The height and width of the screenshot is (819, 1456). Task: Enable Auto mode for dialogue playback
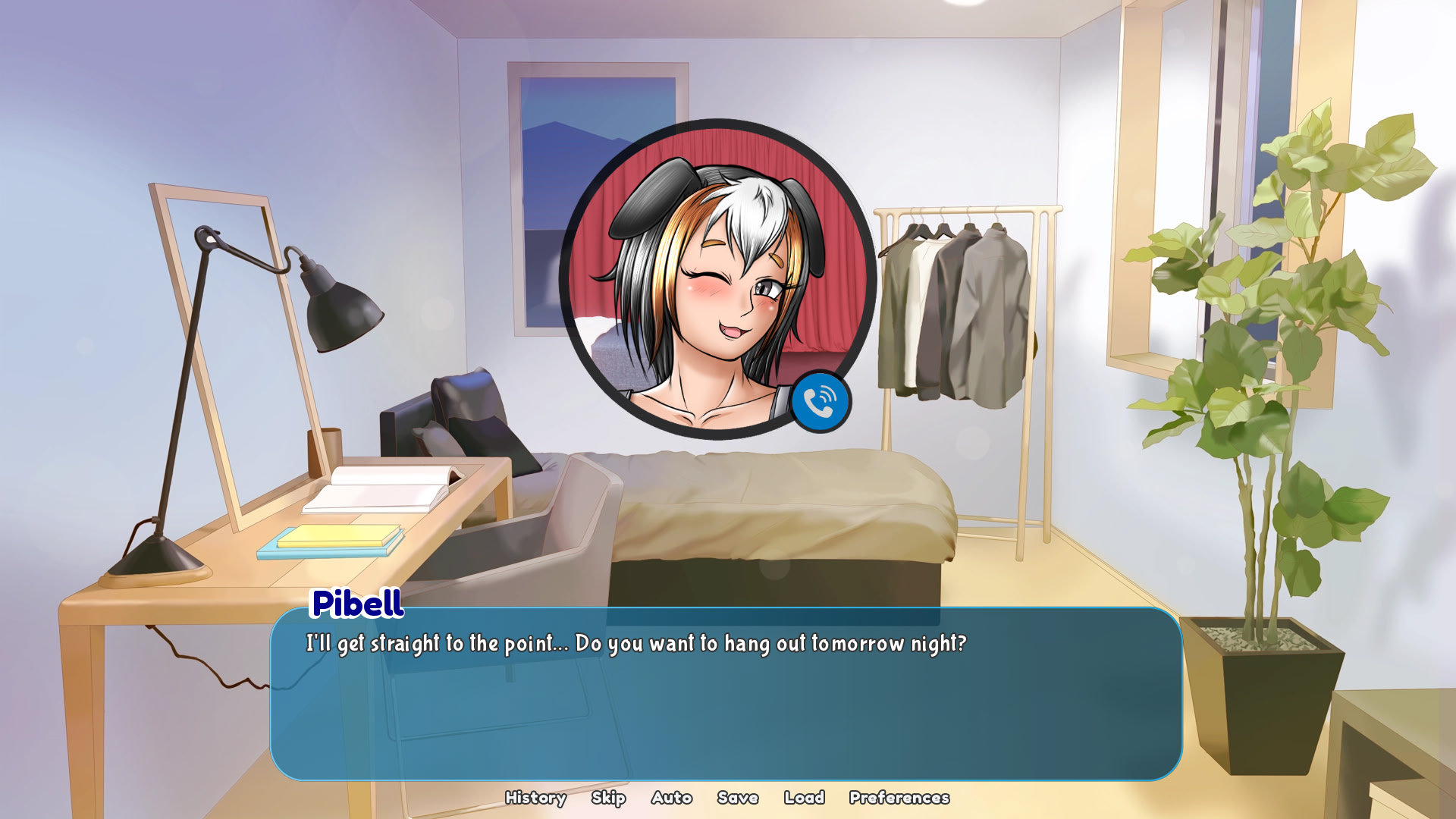[670, 798]
